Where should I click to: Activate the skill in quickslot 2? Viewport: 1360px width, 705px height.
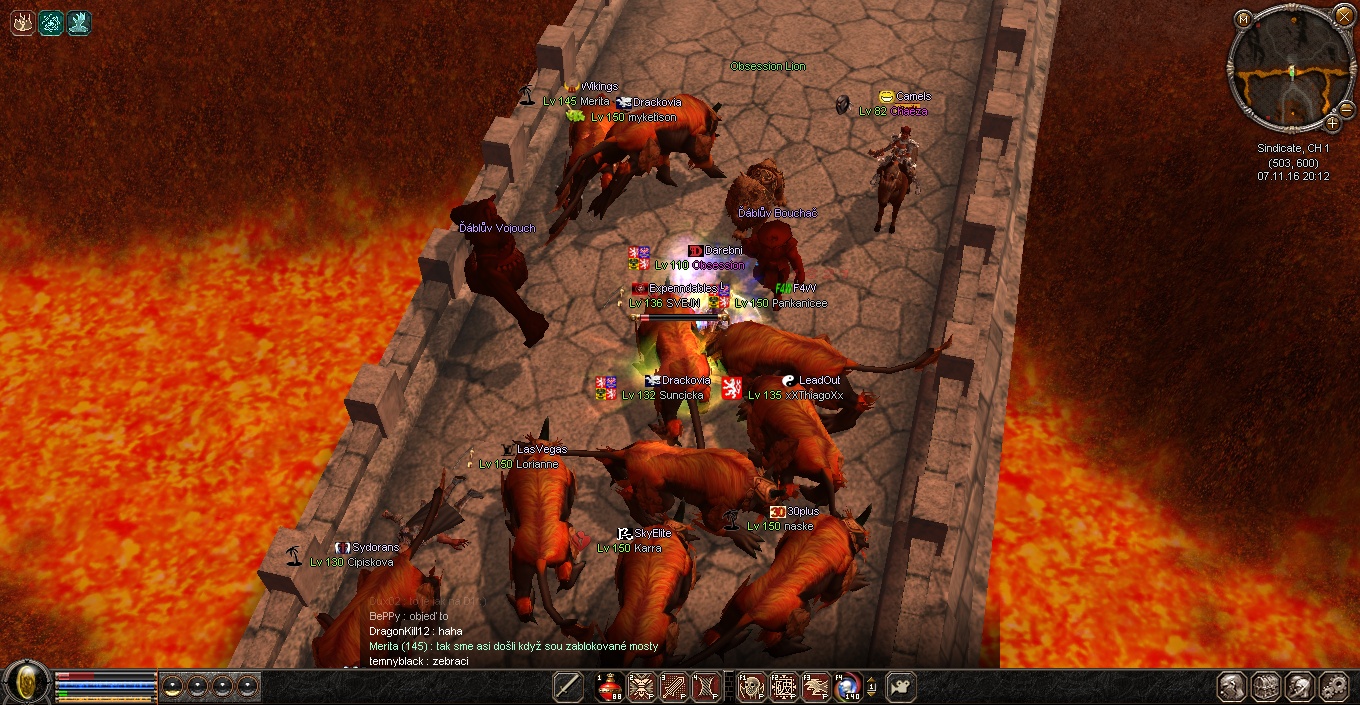pos(642,687)
